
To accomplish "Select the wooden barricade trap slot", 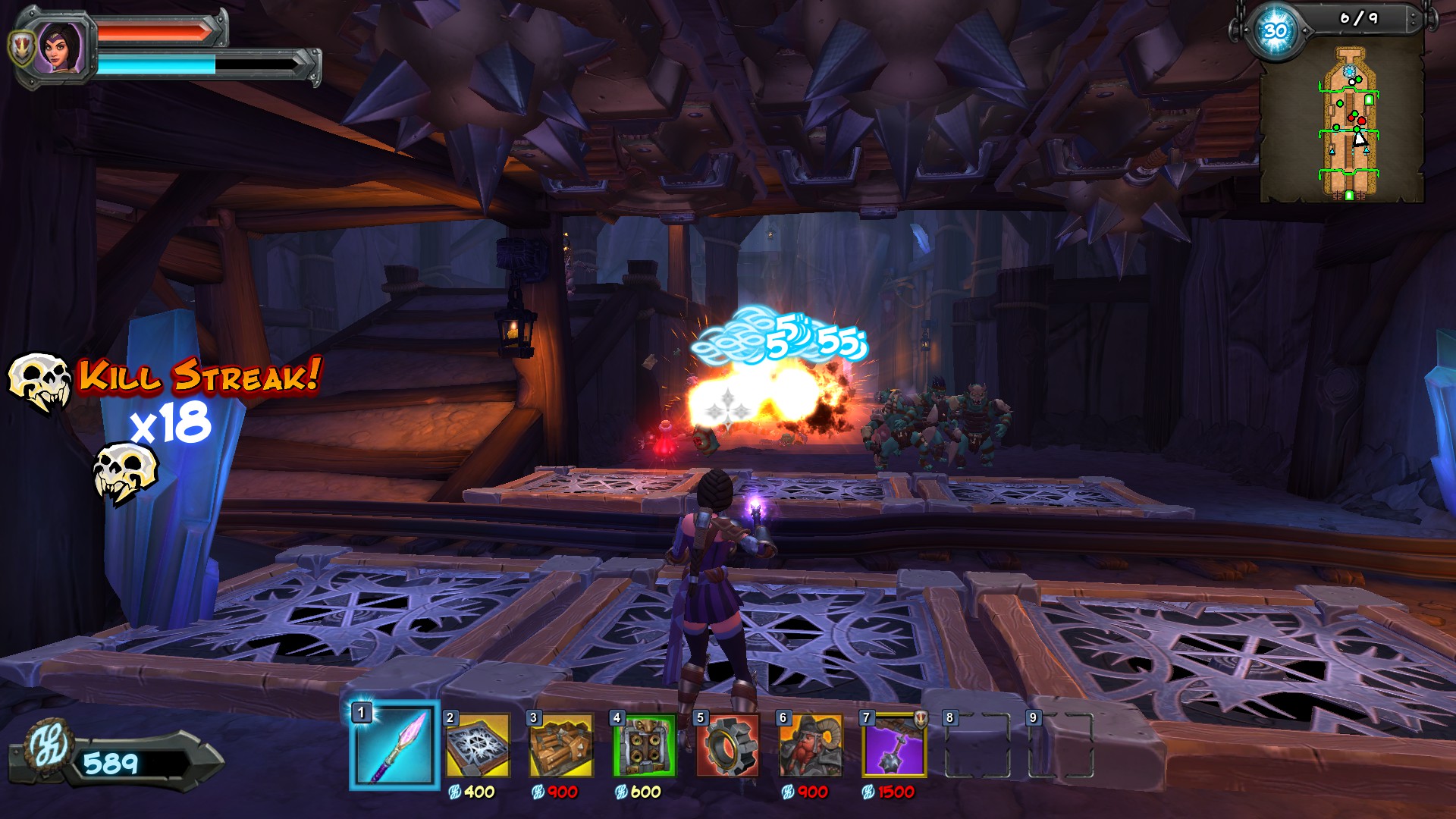I will click(561, 746).
